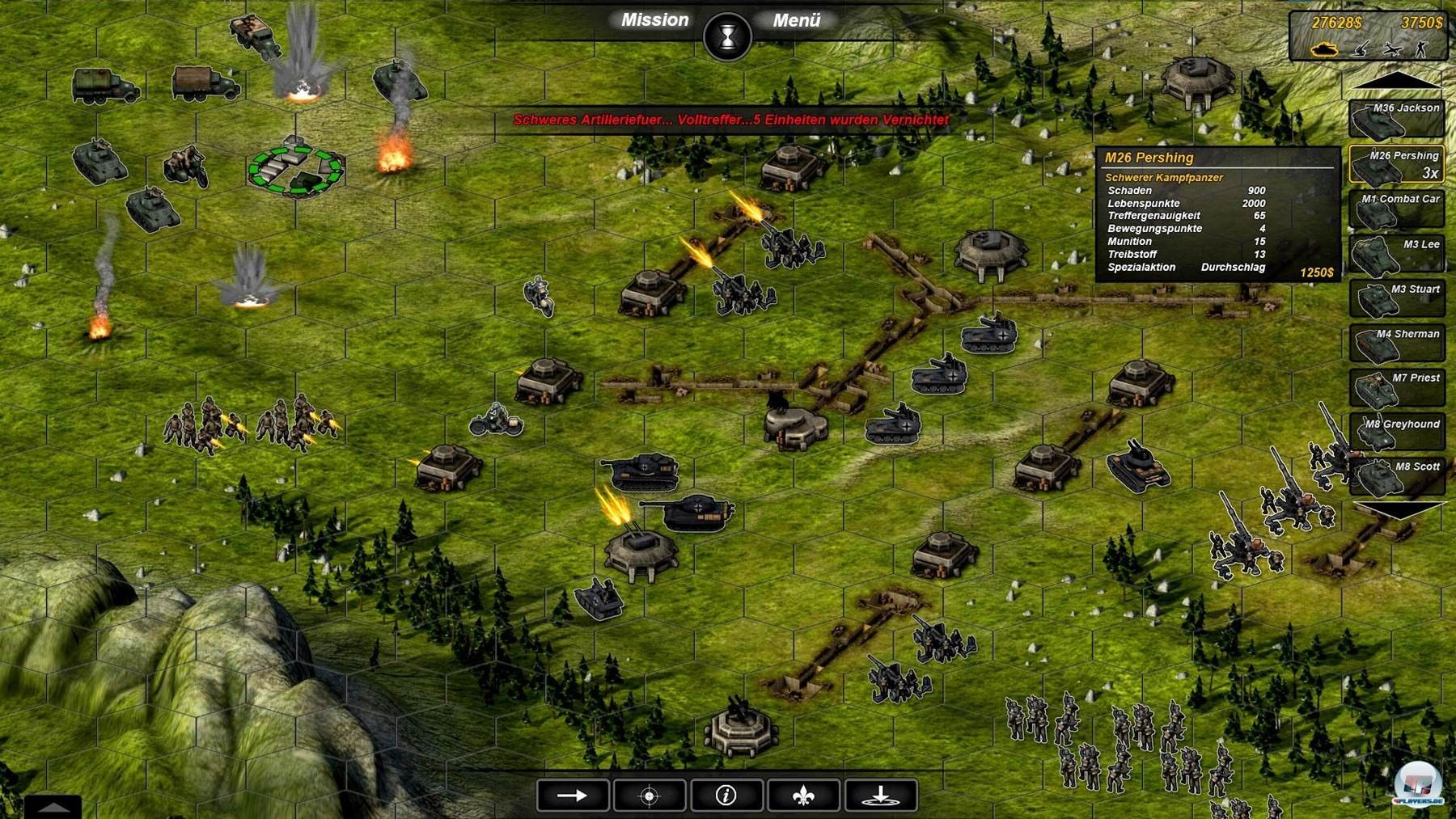Select the M3 Lee tank
The height and width of the screenshot is (819, 1456).
click(1396, 254)
